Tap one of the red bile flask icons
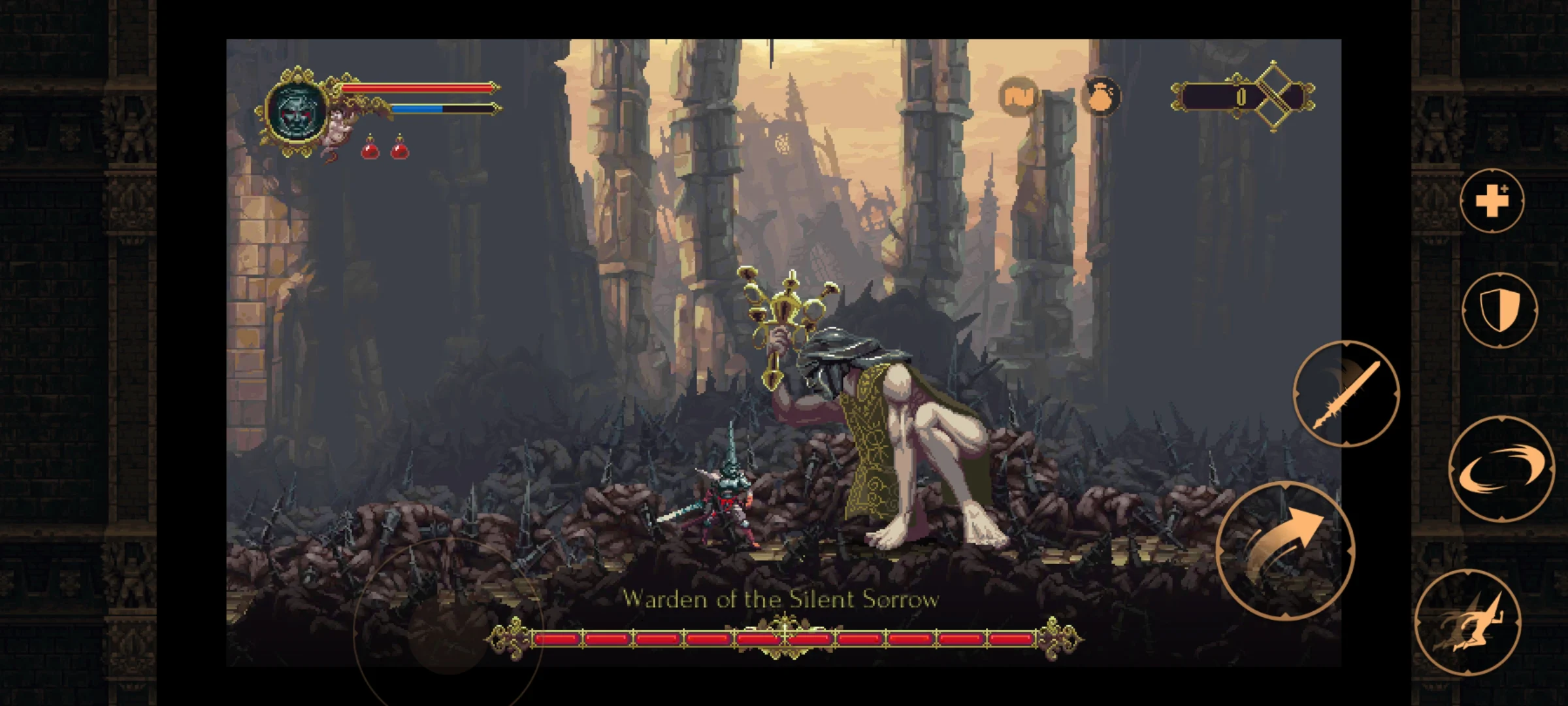This screenshot has width=1568, height=706. point(369,152)
